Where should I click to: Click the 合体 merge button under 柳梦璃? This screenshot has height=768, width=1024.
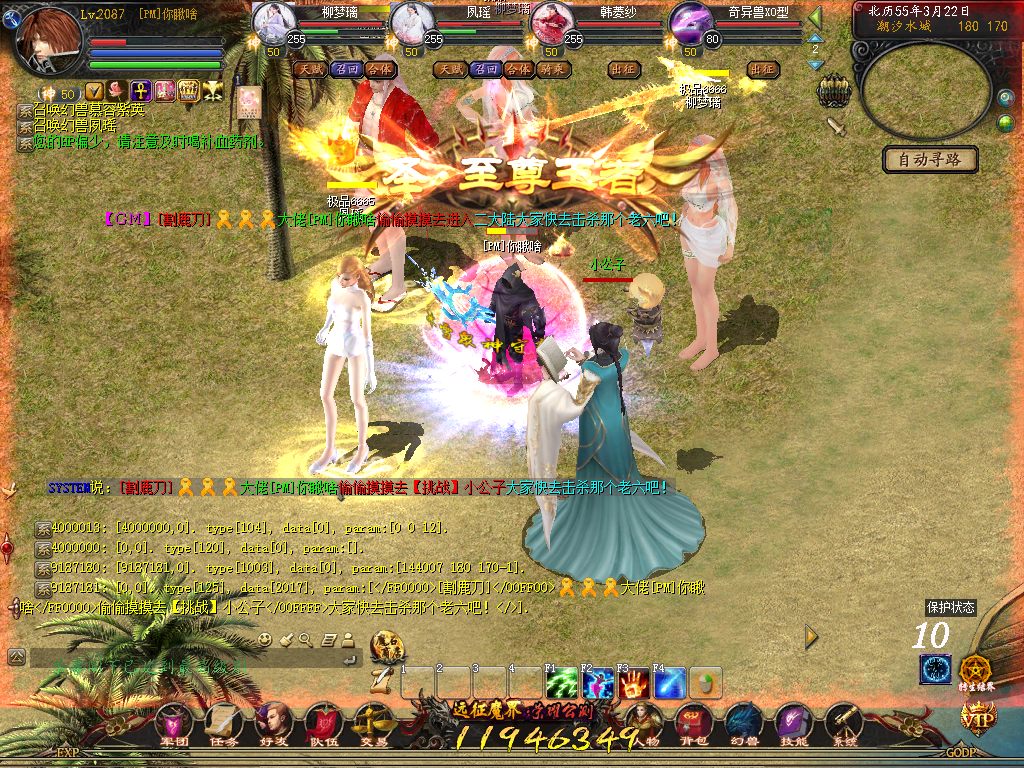click(381, 69)
